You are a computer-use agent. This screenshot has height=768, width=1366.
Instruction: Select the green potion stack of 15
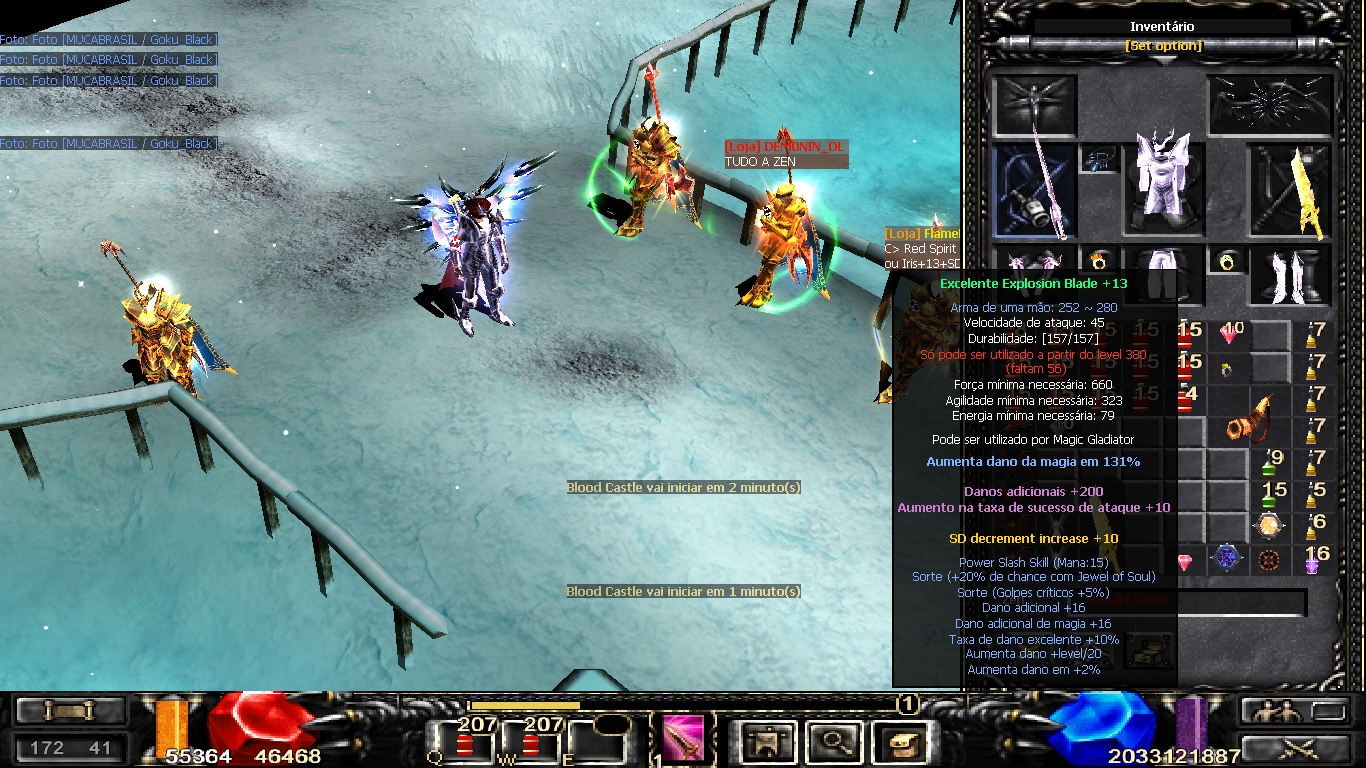click(1271, 495)
